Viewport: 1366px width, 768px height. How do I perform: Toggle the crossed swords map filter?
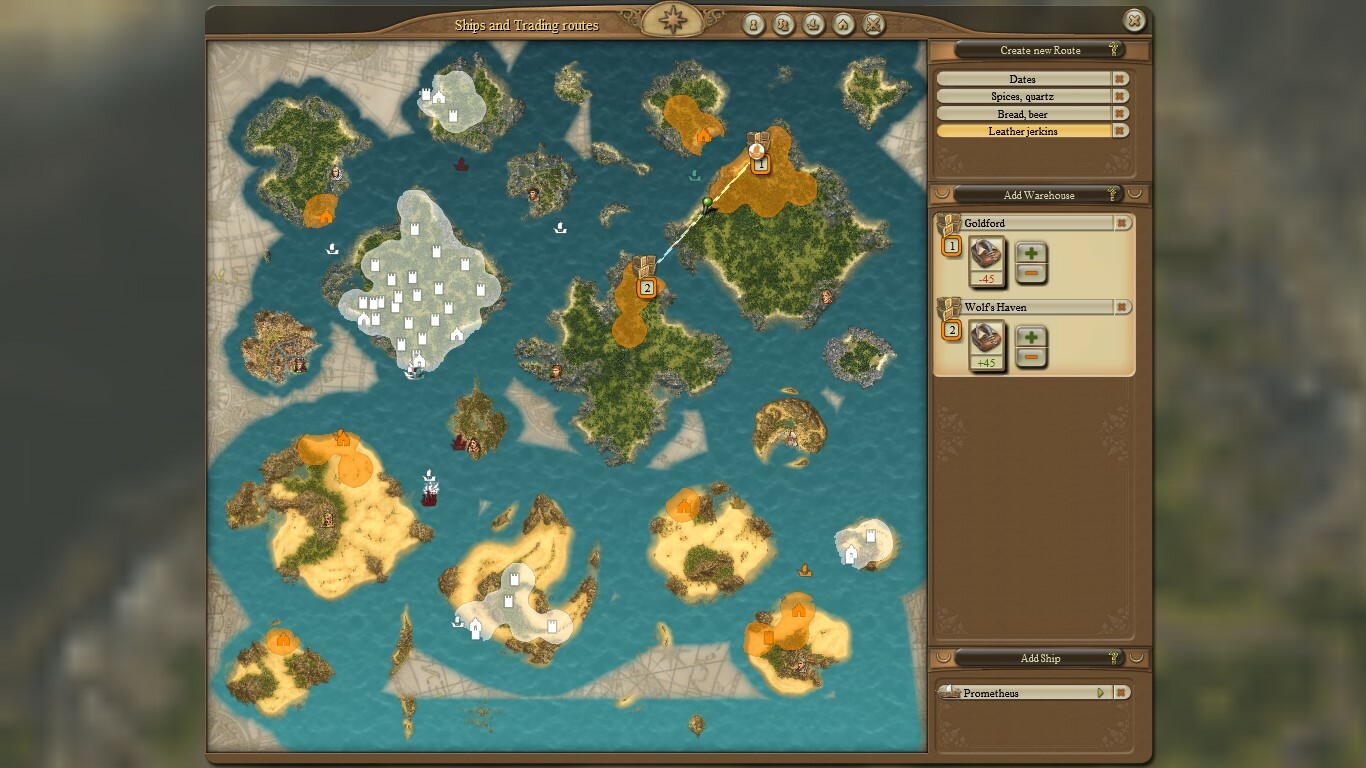874,24
